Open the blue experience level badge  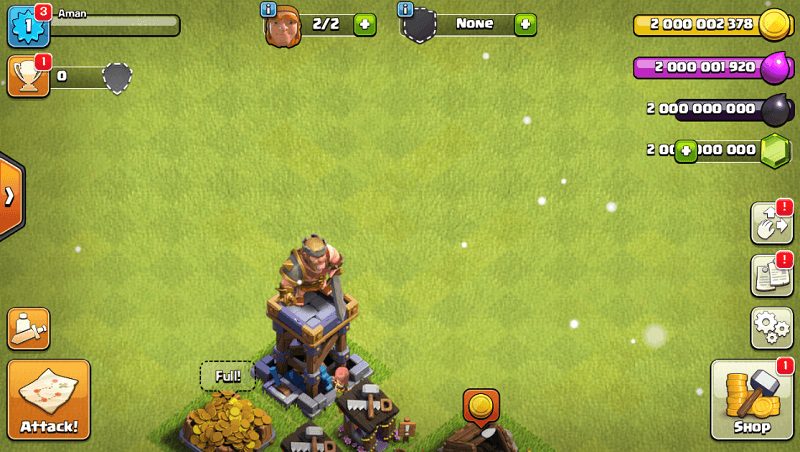coord(27,26)
